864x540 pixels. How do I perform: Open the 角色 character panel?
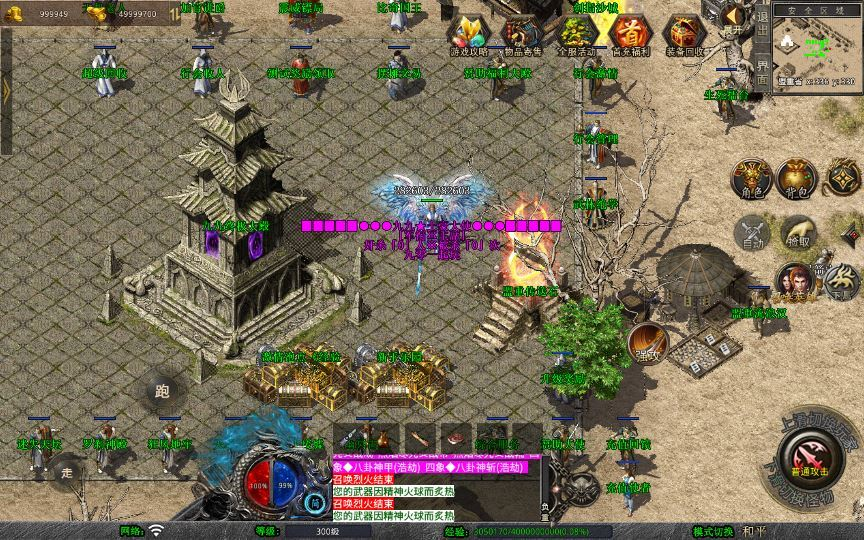coord(752,178)
